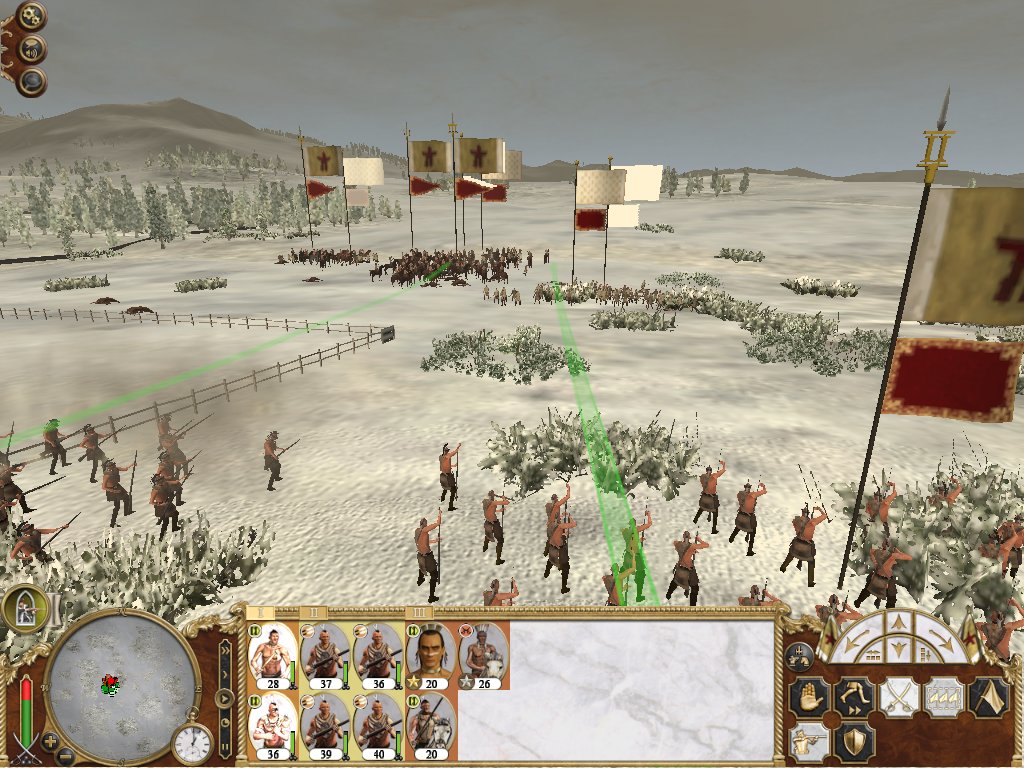Image resolution: width=1024 pixels, height=768 pixels.
Task: Zoom in the radar map
Action: [x=49, y=741]
